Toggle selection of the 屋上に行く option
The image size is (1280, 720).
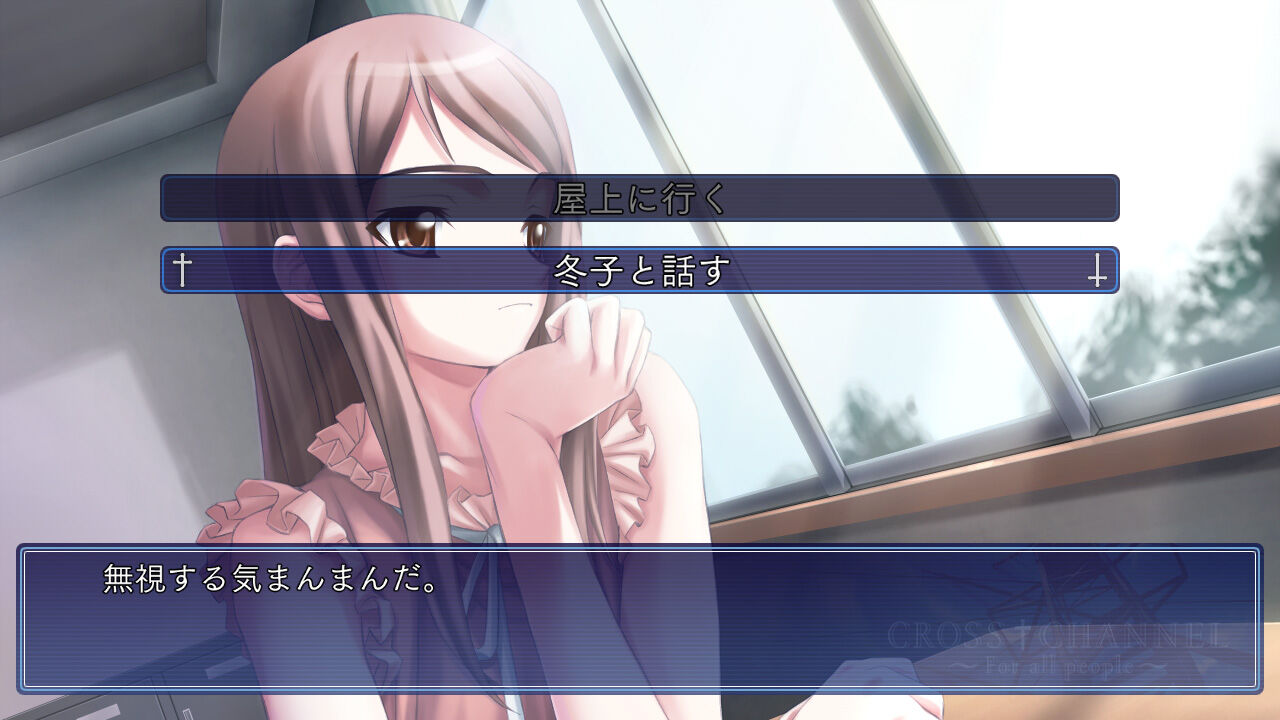(x=640, y=199)
